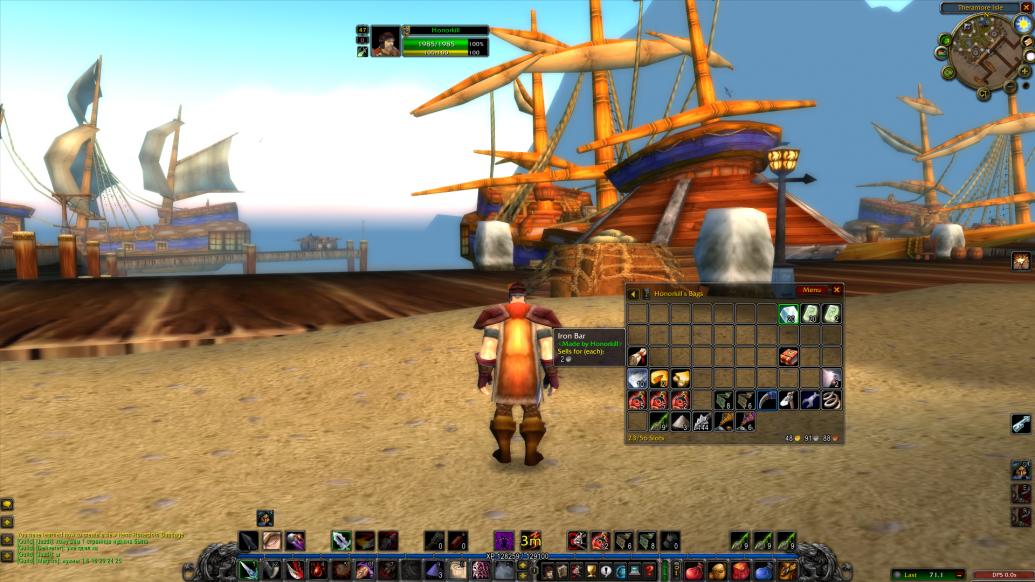This screenshot has width=1035, height=582.
Task: Click the sun time-of-day indicator
Action: (x=1023, y=24)
